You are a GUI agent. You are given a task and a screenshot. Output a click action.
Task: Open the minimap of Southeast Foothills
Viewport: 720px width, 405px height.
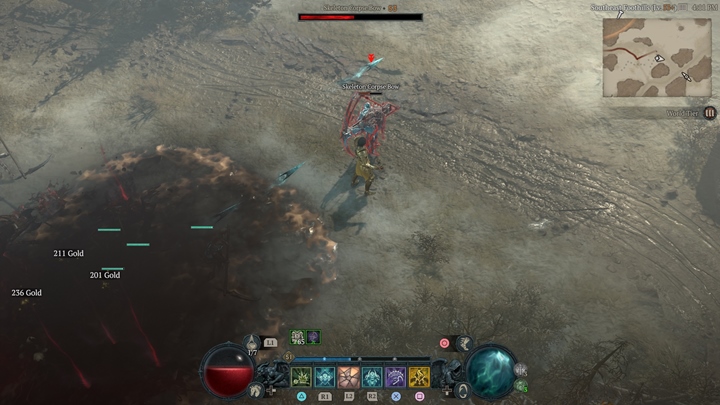pyautogui.click(x=657, y=56)
